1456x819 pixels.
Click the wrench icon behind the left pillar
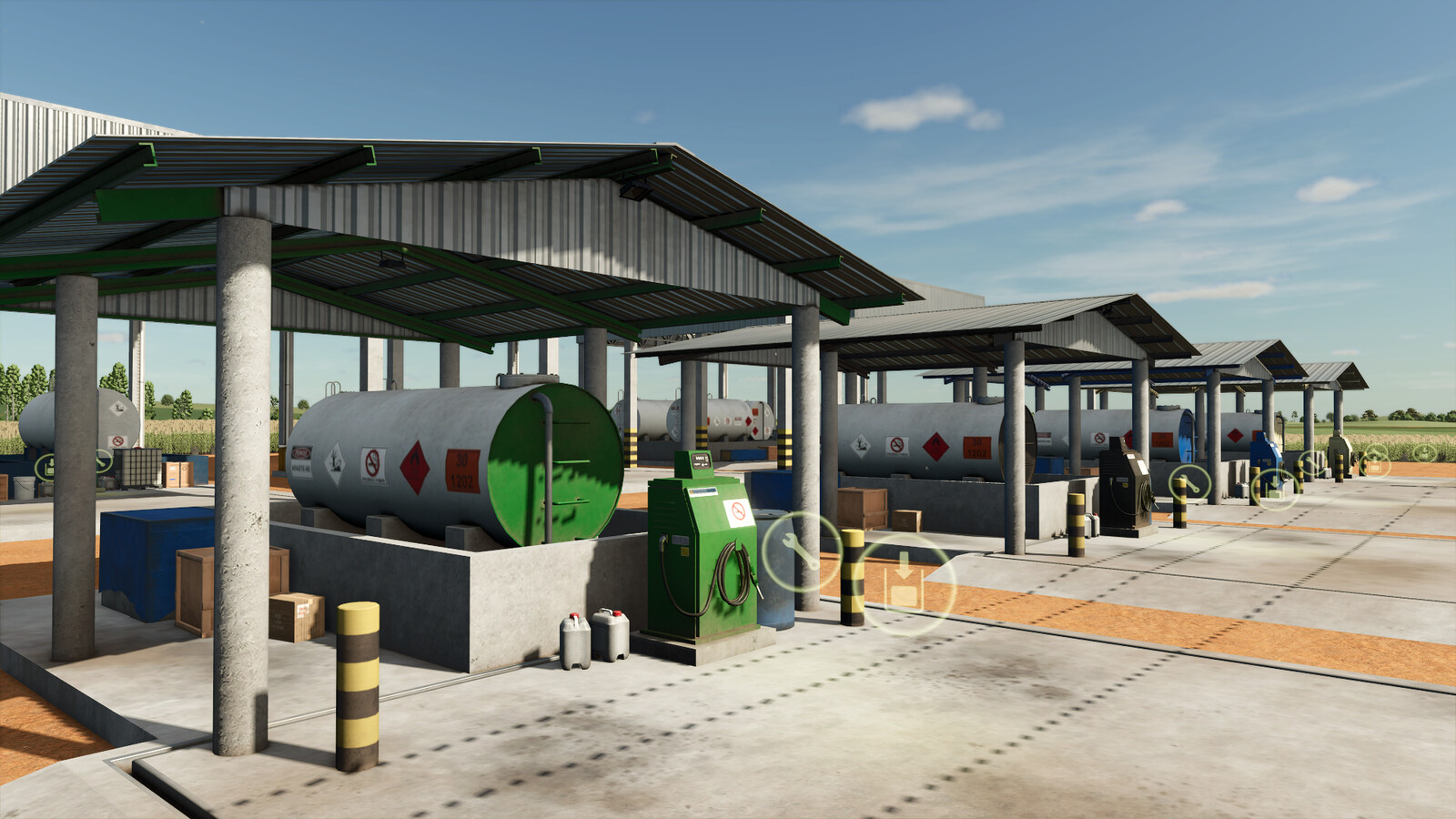click(x=103, y=462)
